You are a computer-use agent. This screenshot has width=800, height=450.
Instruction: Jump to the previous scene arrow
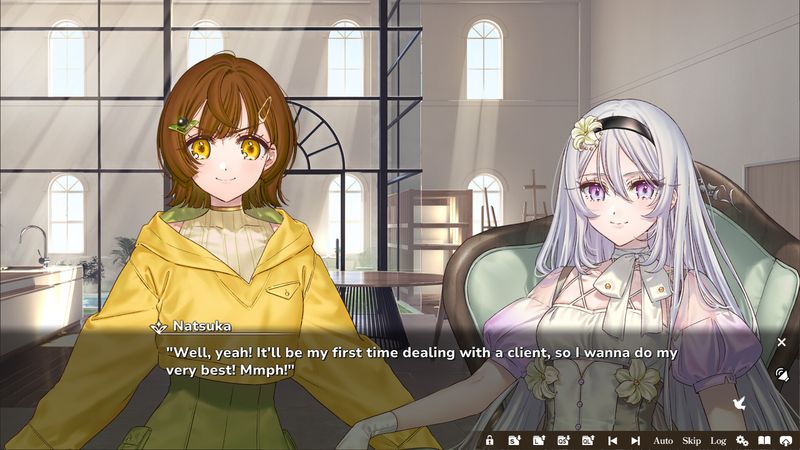(x=612, y=440)
